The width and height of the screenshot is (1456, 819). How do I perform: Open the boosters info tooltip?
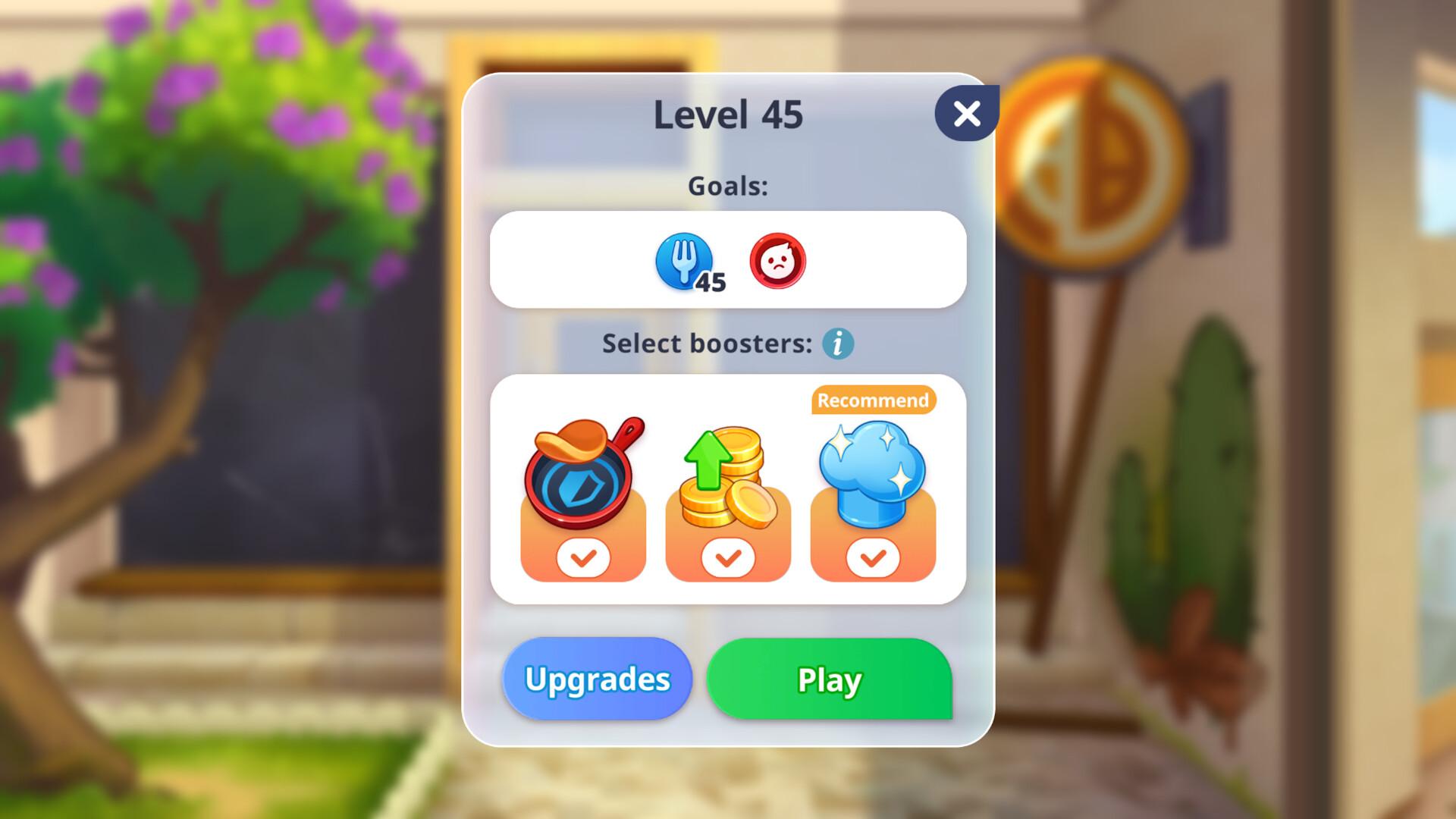[837, 344]
